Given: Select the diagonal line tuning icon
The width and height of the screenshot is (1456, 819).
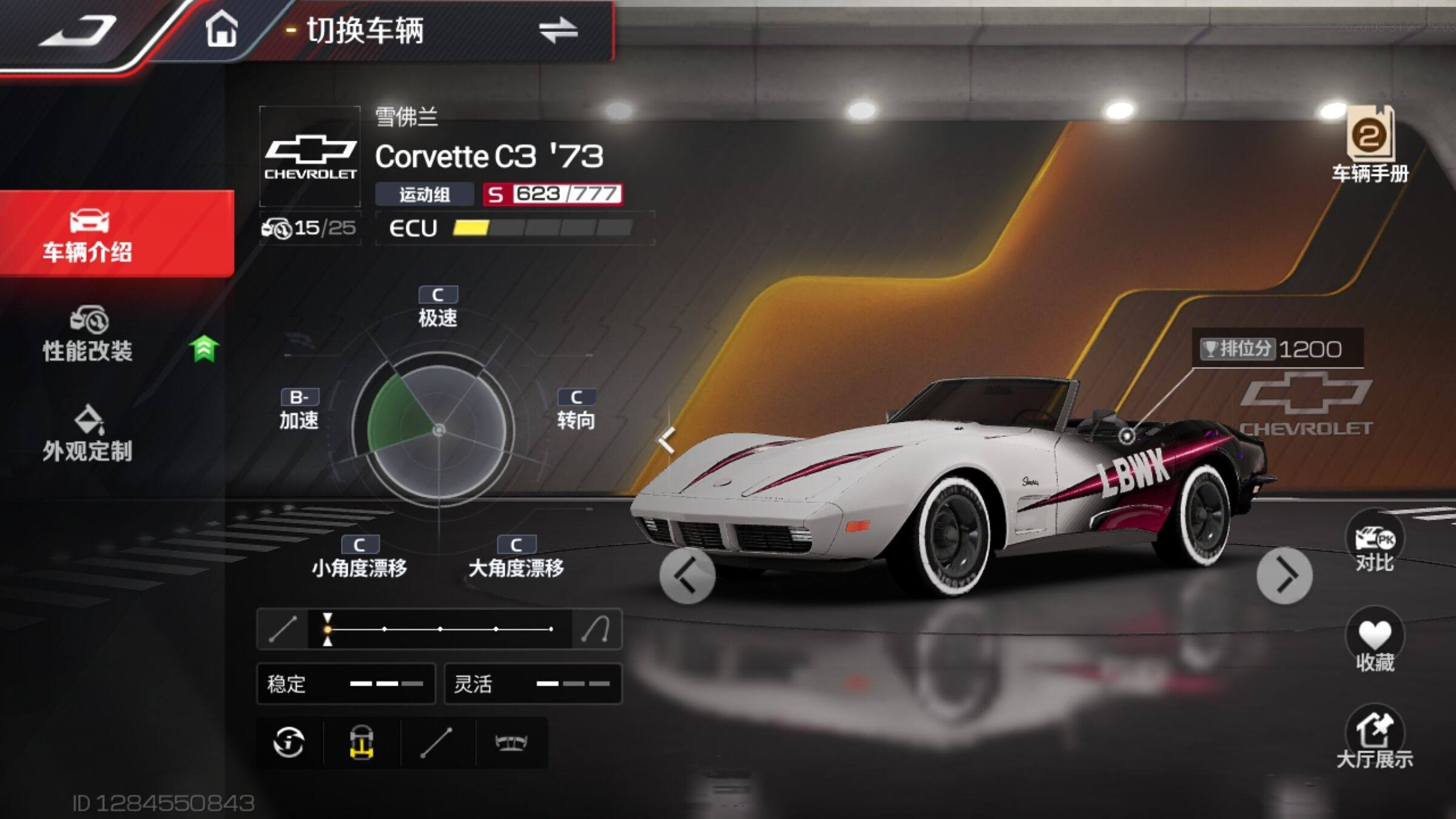Looking at the screenshot, I should click(x=437, y=742).
